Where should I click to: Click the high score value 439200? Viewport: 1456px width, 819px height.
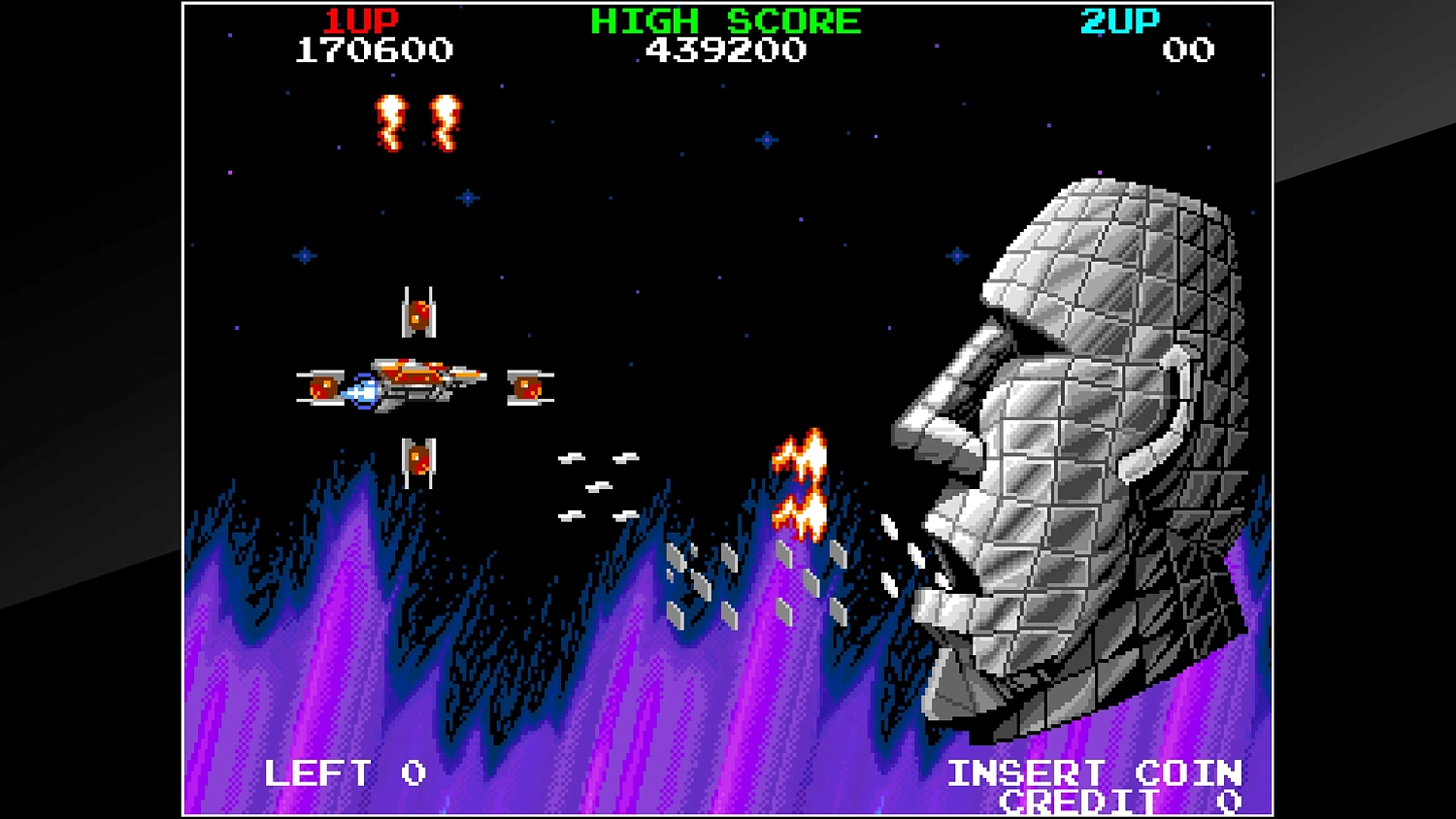point(723,50)
